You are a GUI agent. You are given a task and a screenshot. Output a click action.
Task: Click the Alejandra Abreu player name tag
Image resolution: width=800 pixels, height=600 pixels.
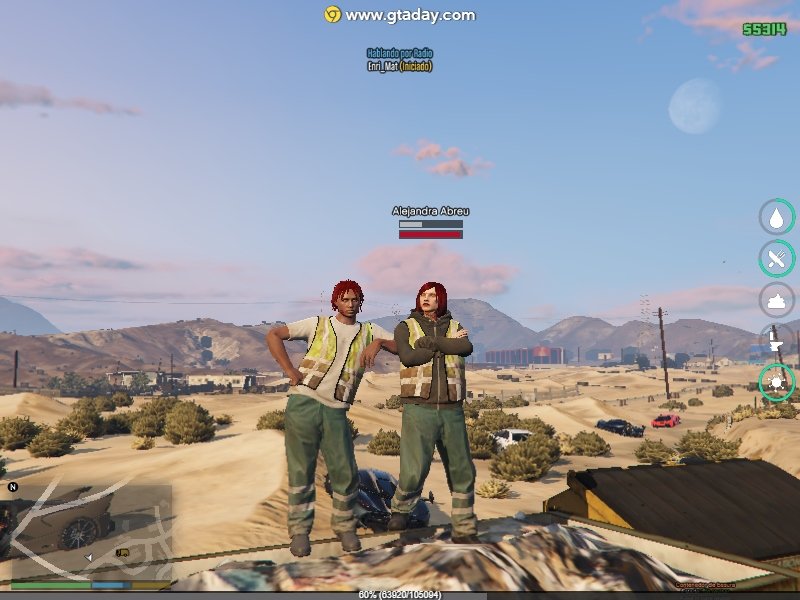[430, 211]
